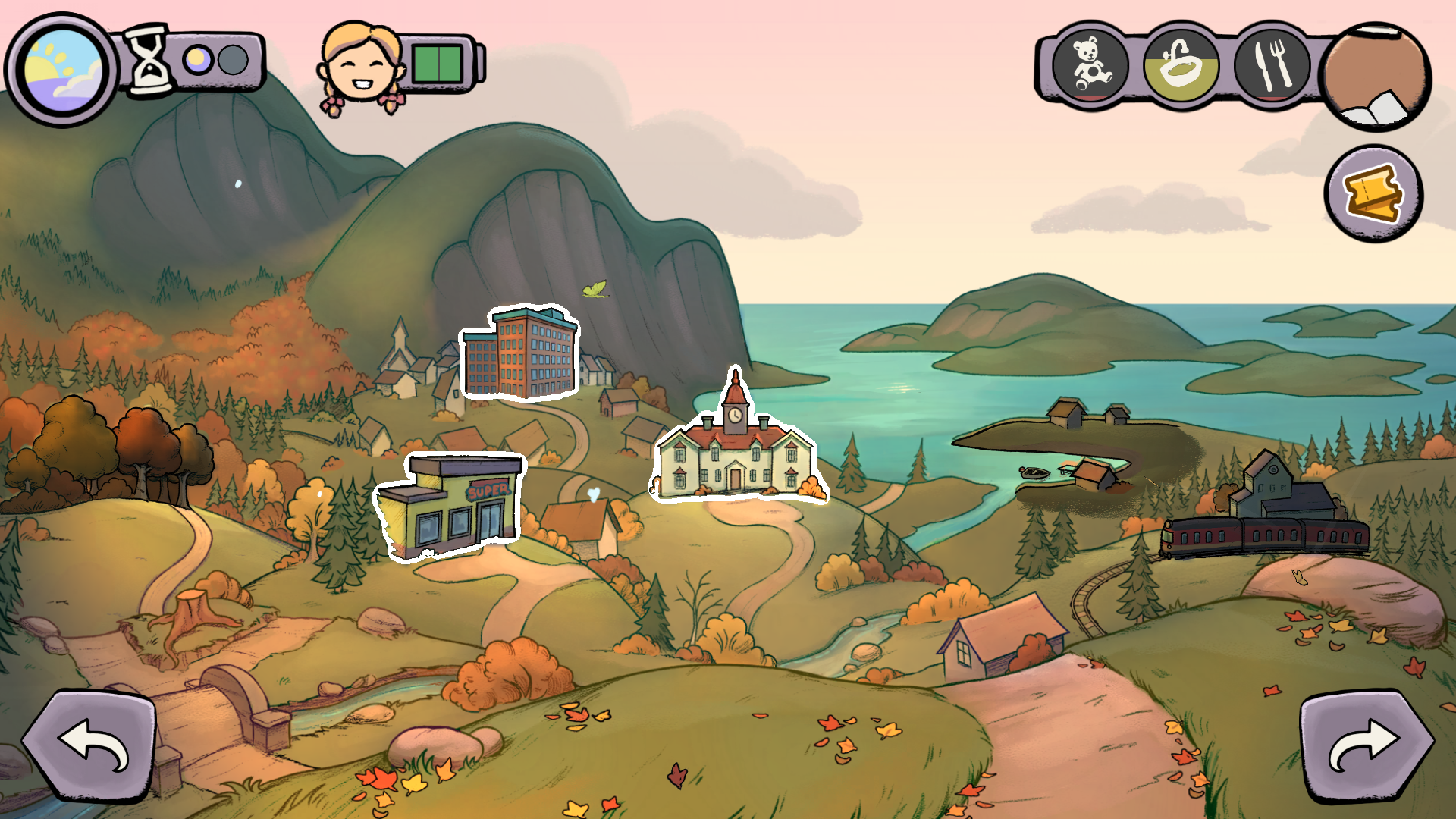Image resolution: width=1456 pixels, height=819 pixels.
Task: Click the fork and knife food icon
Action: click(1272, 65)
